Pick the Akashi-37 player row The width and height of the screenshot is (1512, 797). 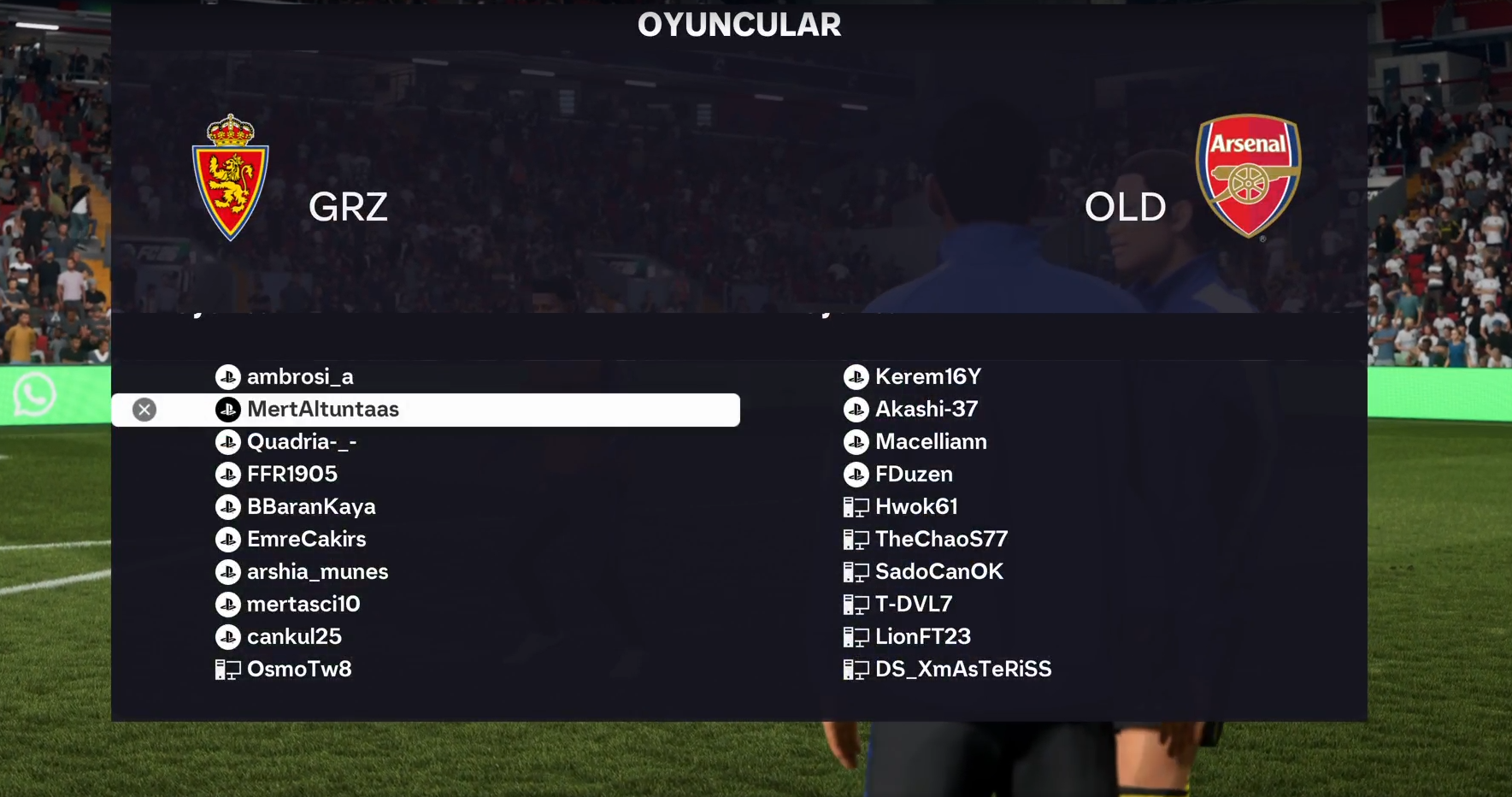coord(926,410)
